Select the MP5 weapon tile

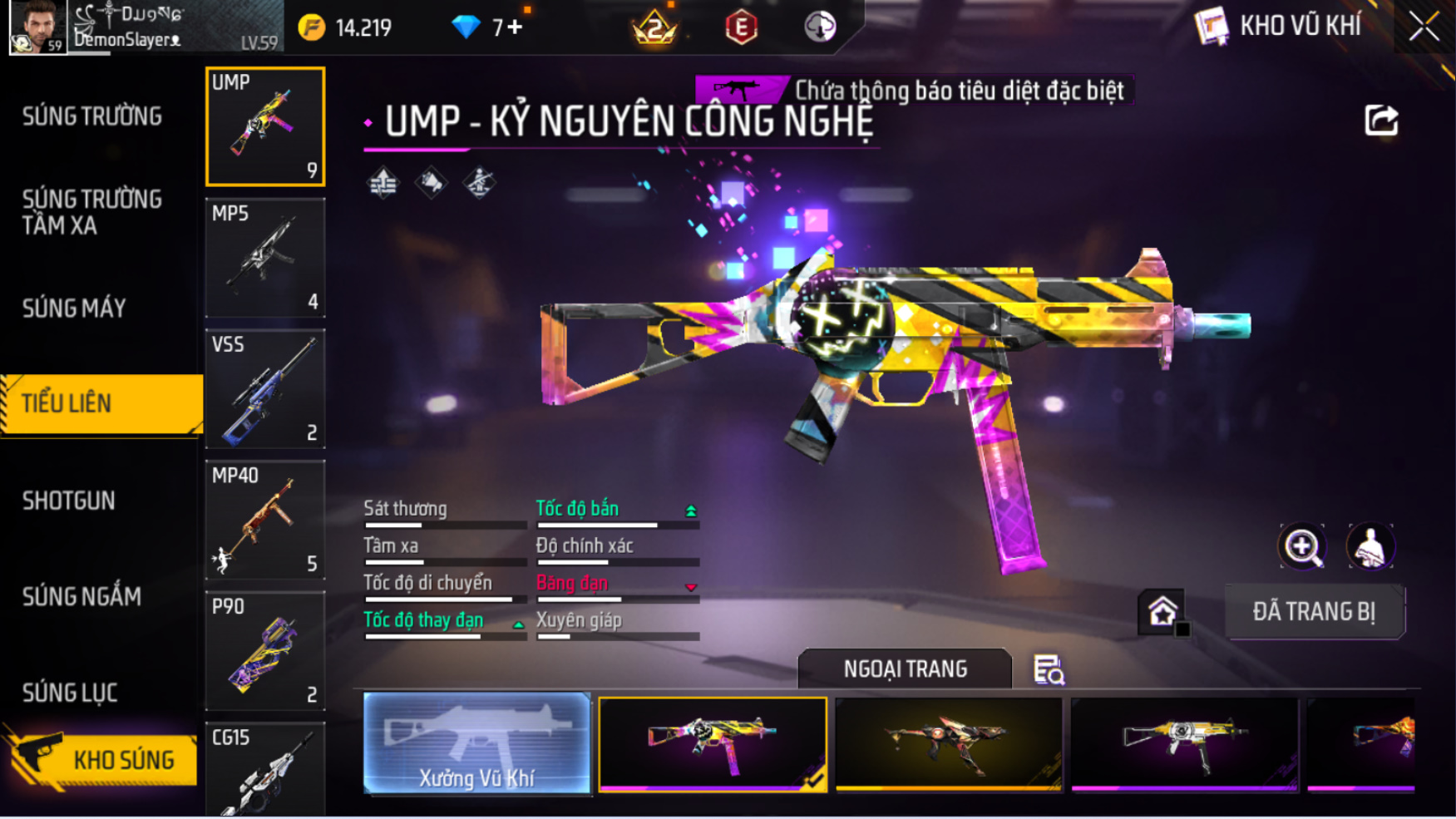click(265, 258)
